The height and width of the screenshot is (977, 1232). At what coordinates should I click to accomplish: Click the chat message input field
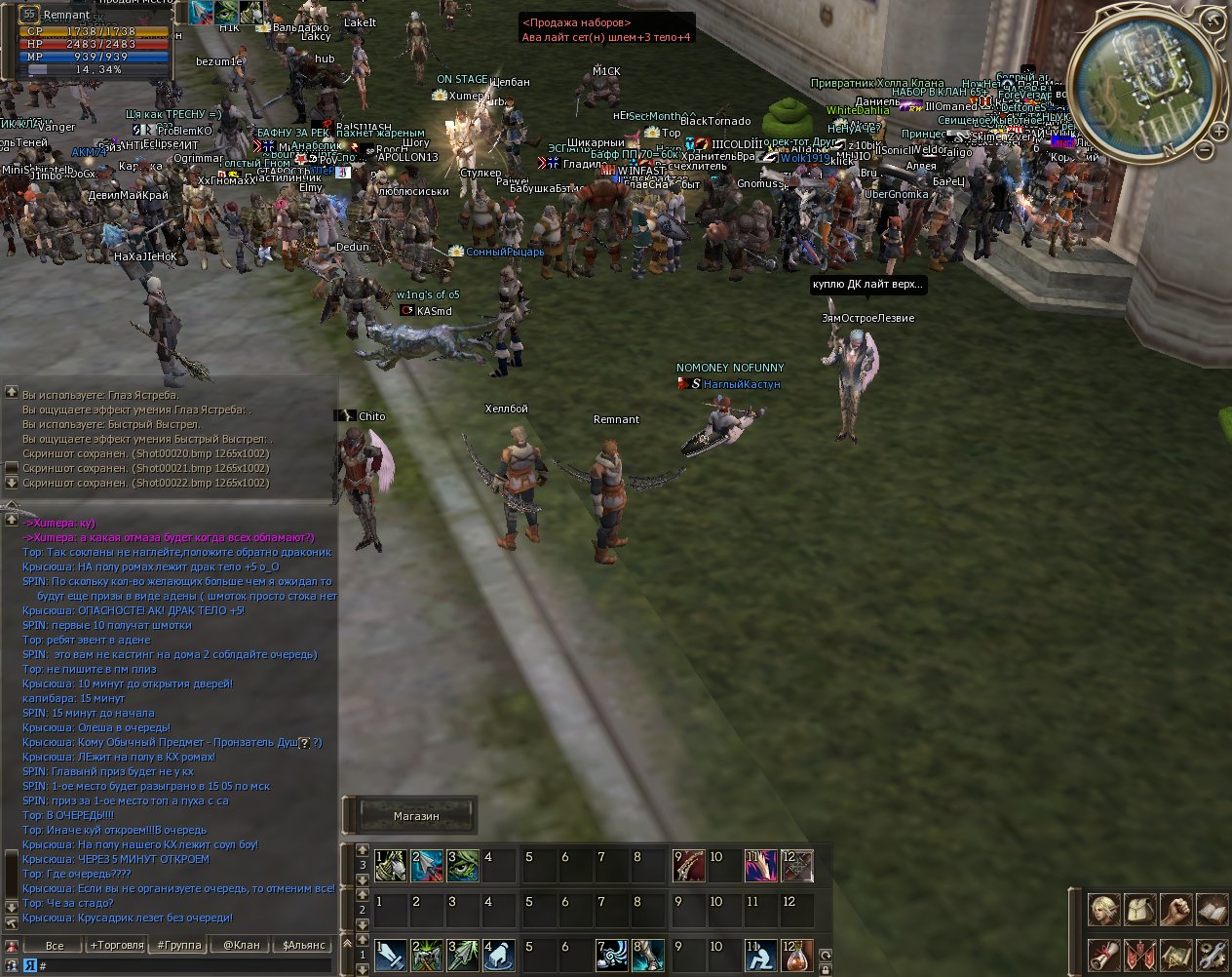point(185,965)
